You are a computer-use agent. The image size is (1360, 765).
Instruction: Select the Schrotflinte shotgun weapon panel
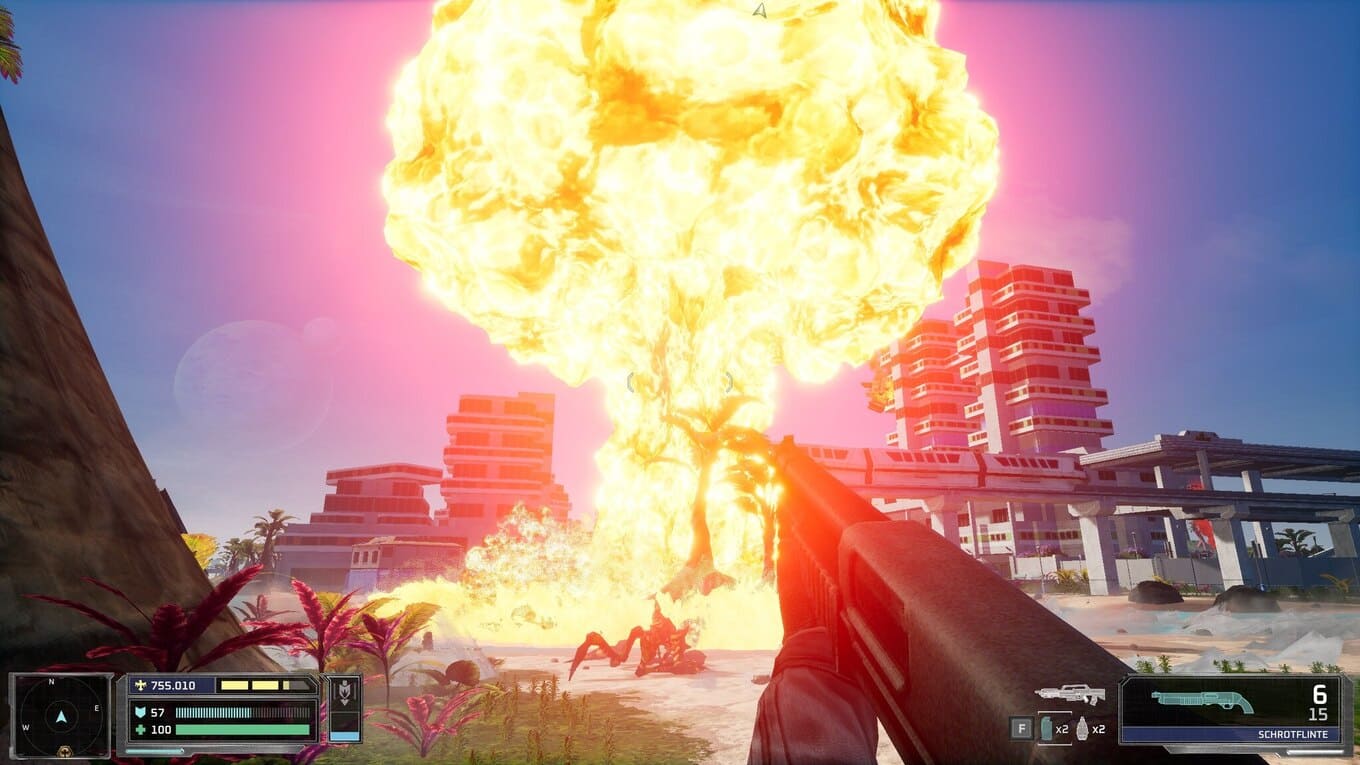[x=1234, y=710]
